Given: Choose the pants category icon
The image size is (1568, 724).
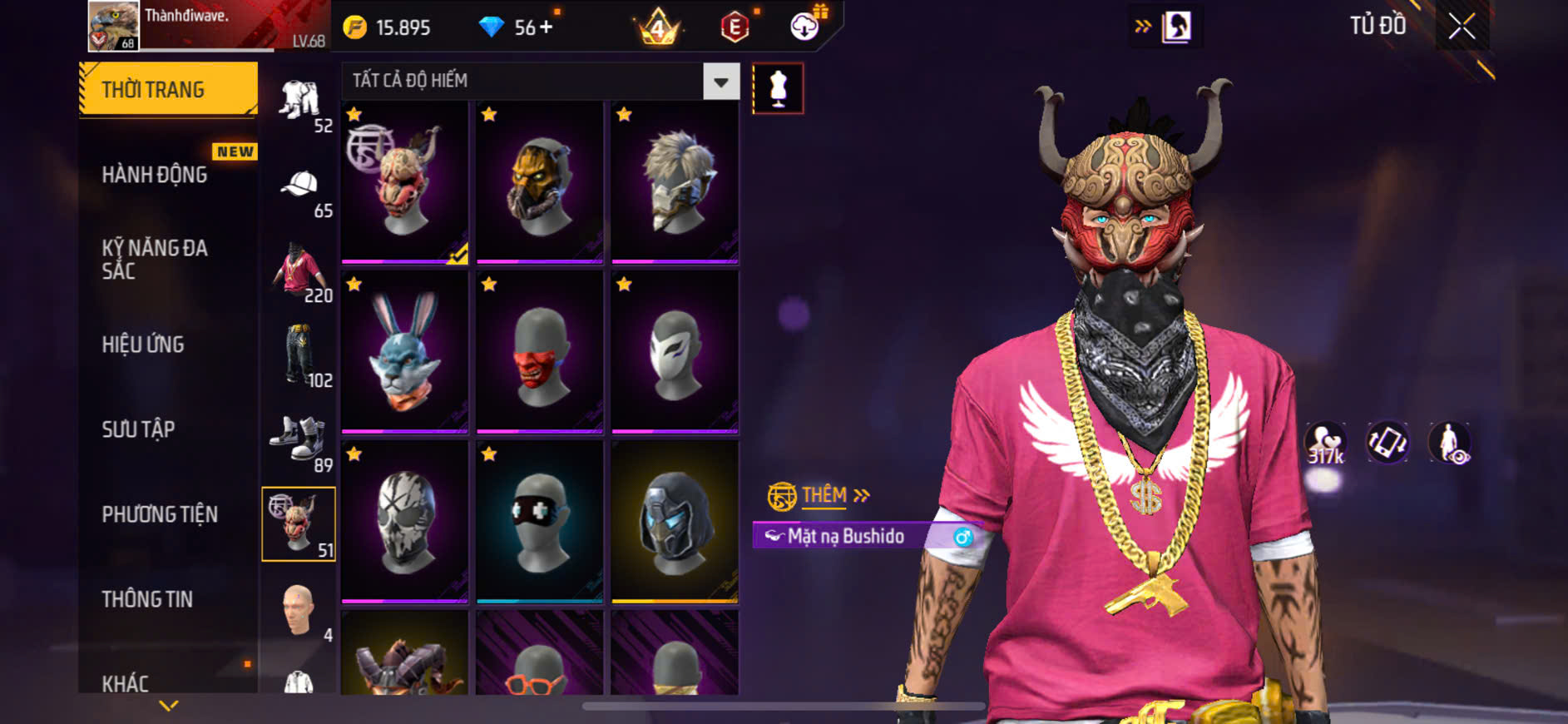Looking at the screenshot, I should pos(298,355).
